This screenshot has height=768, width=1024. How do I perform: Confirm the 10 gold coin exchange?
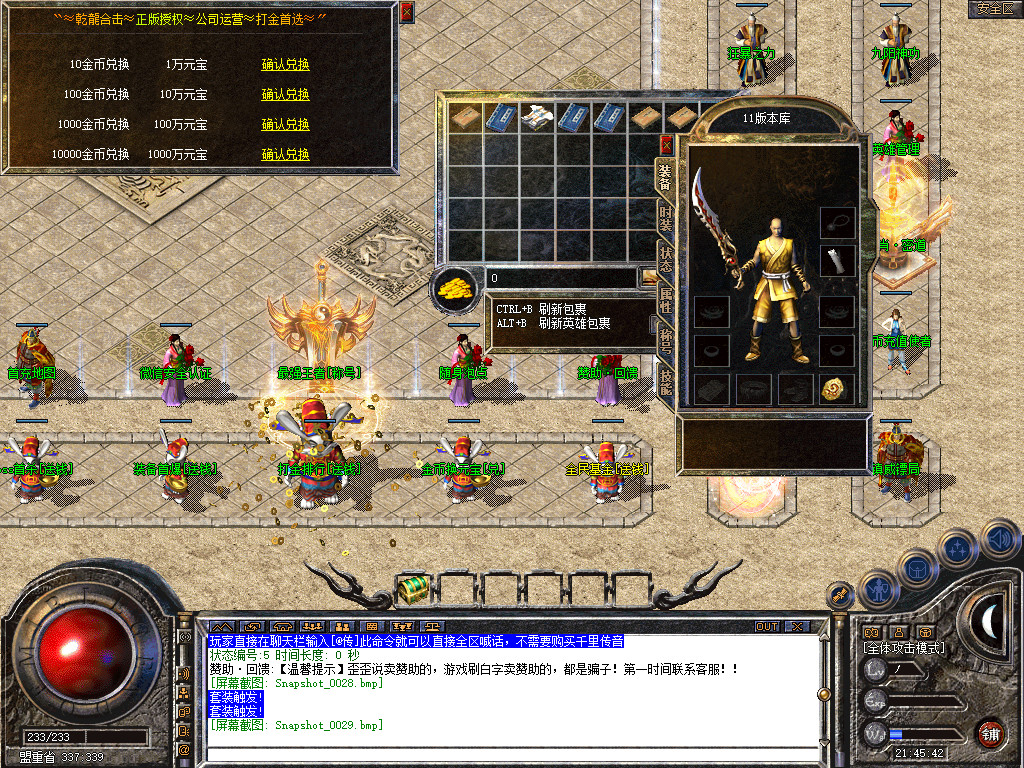click(285, 65)
